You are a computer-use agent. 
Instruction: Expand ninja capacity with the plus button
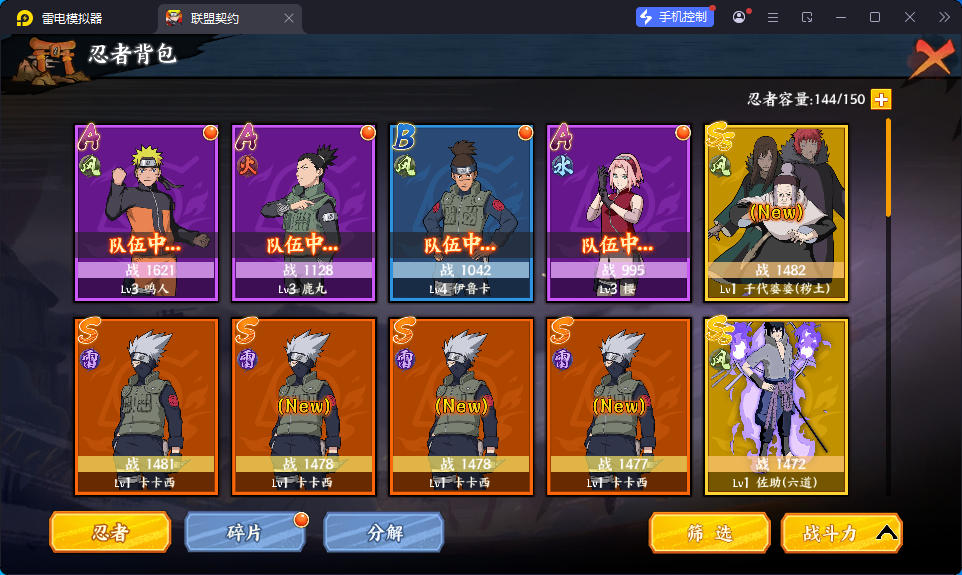click(881, 99)
